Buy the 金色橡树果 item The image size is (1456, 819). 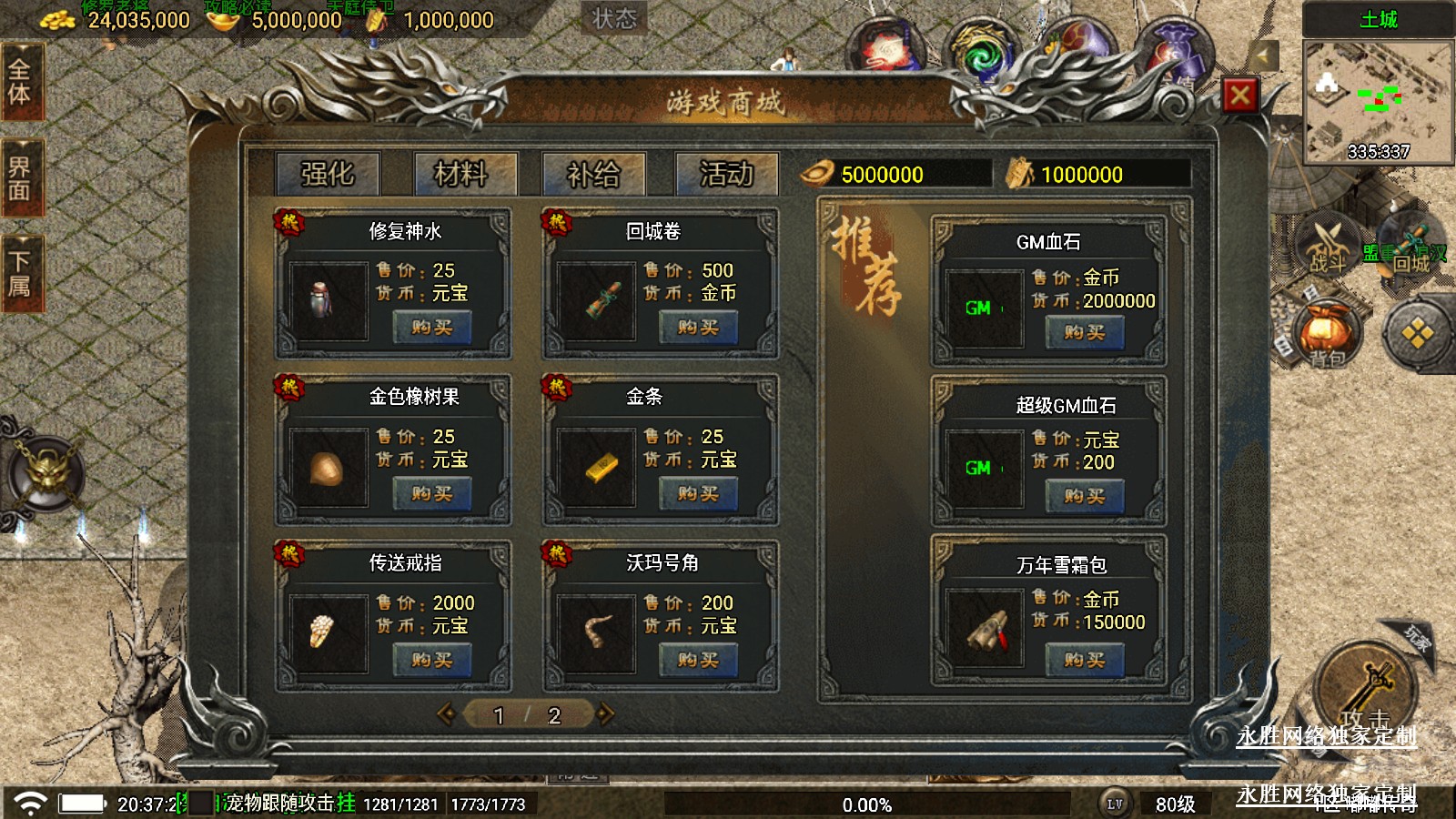431,494
